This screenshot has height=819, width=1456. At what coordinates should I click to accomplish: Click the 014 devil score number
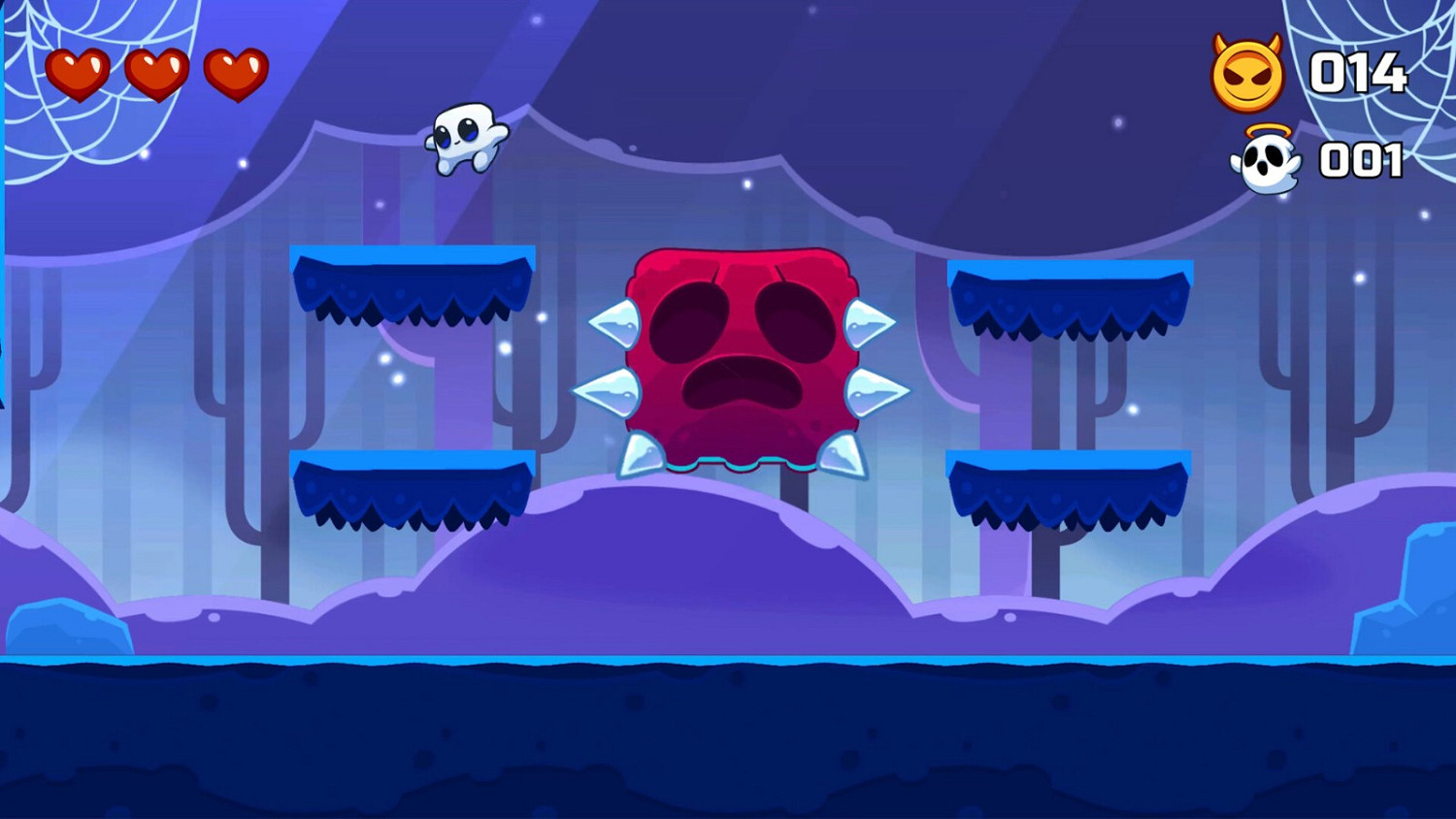pyautogui.click(x=1359, y=72)
